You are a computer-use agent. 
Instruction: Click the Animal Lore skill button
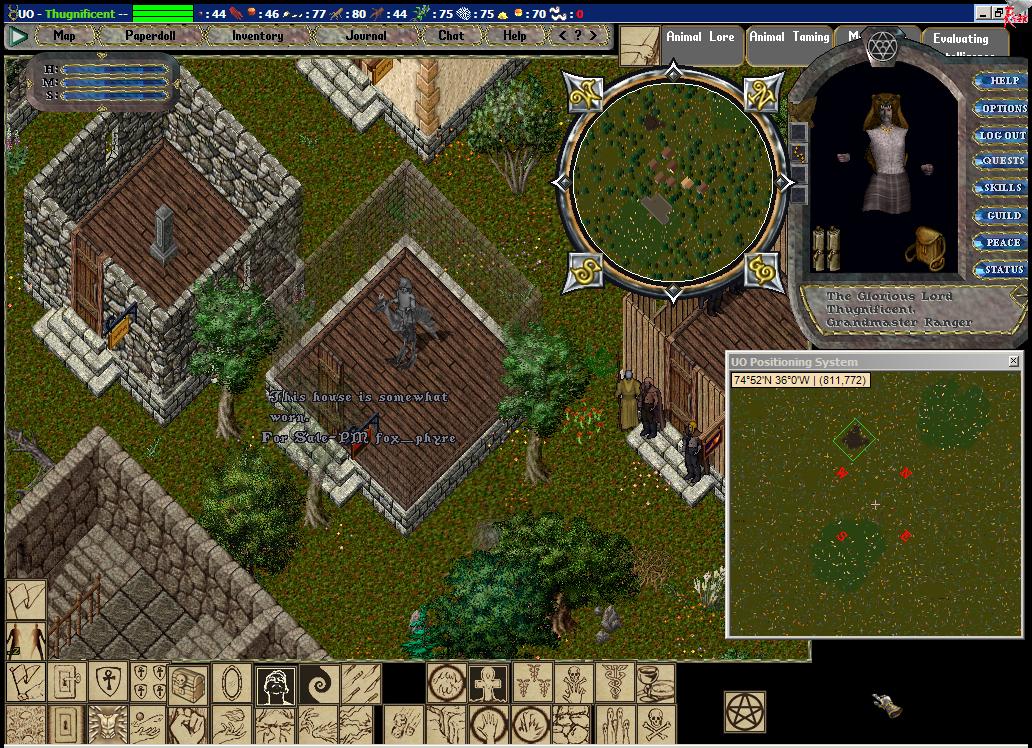[x=700, y=37]
